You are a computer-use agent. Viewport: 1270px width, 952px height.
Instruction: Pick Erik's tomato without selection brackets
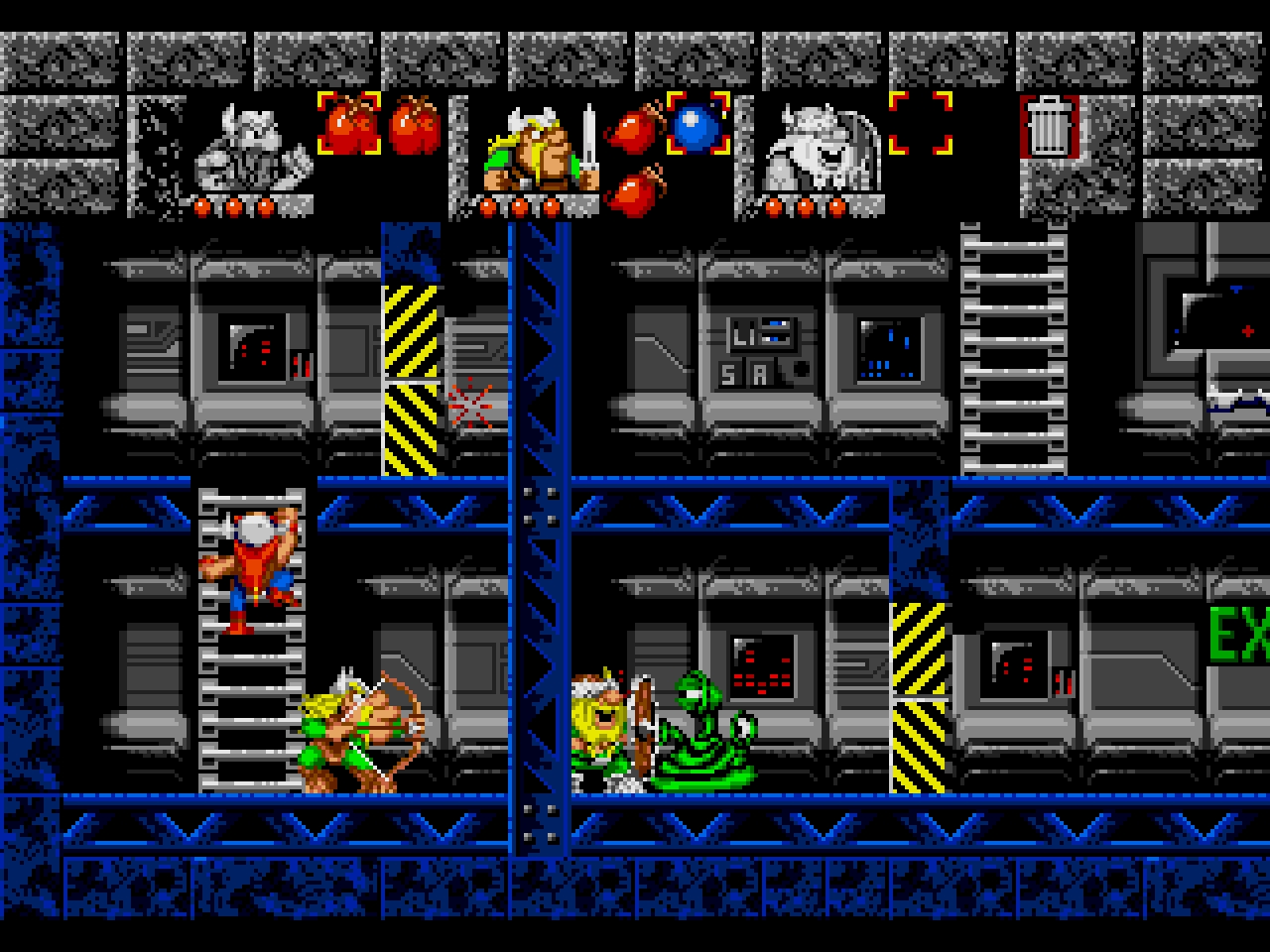414,126
